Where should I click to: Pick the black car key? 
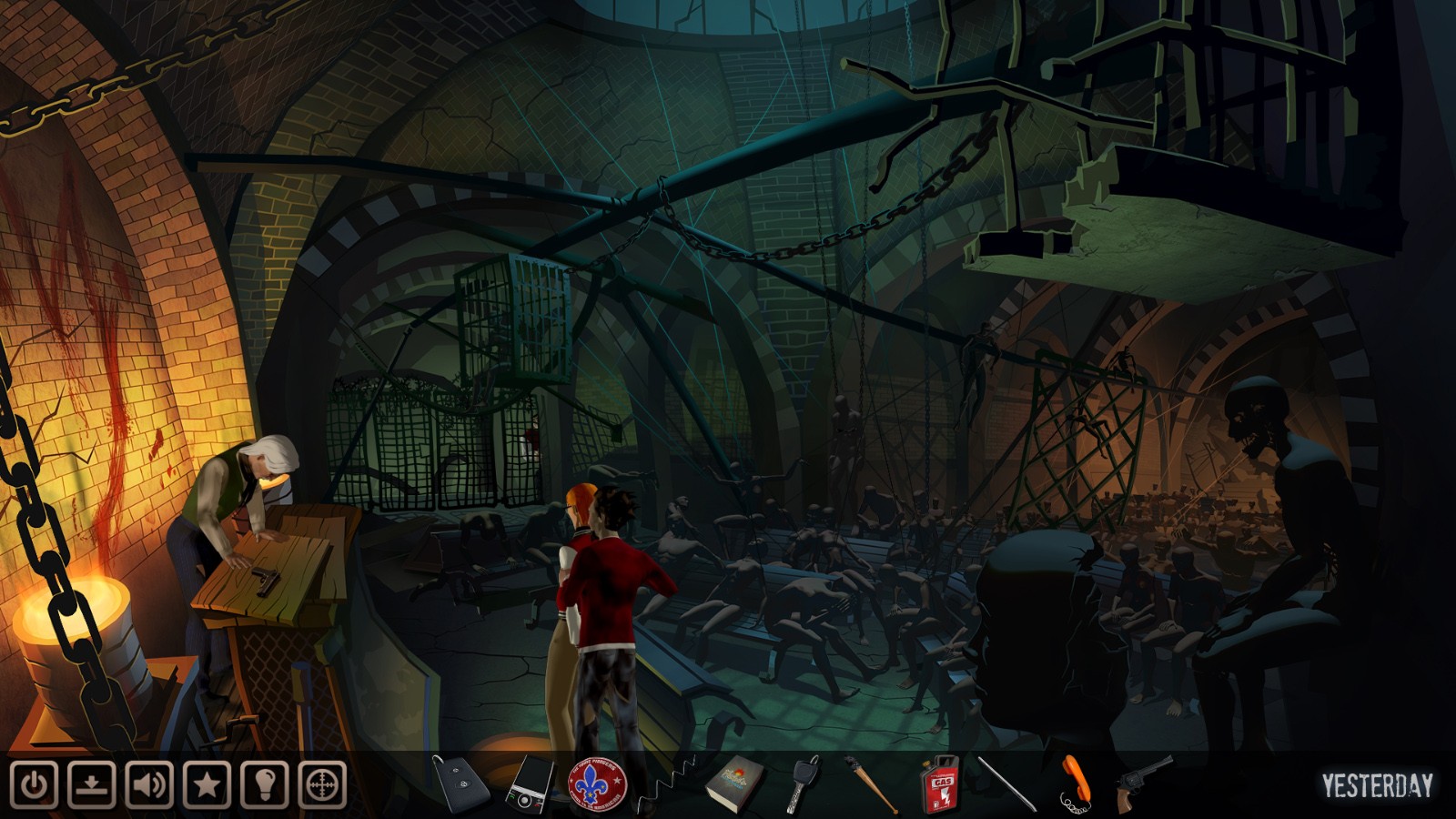[x=803, y=783]
